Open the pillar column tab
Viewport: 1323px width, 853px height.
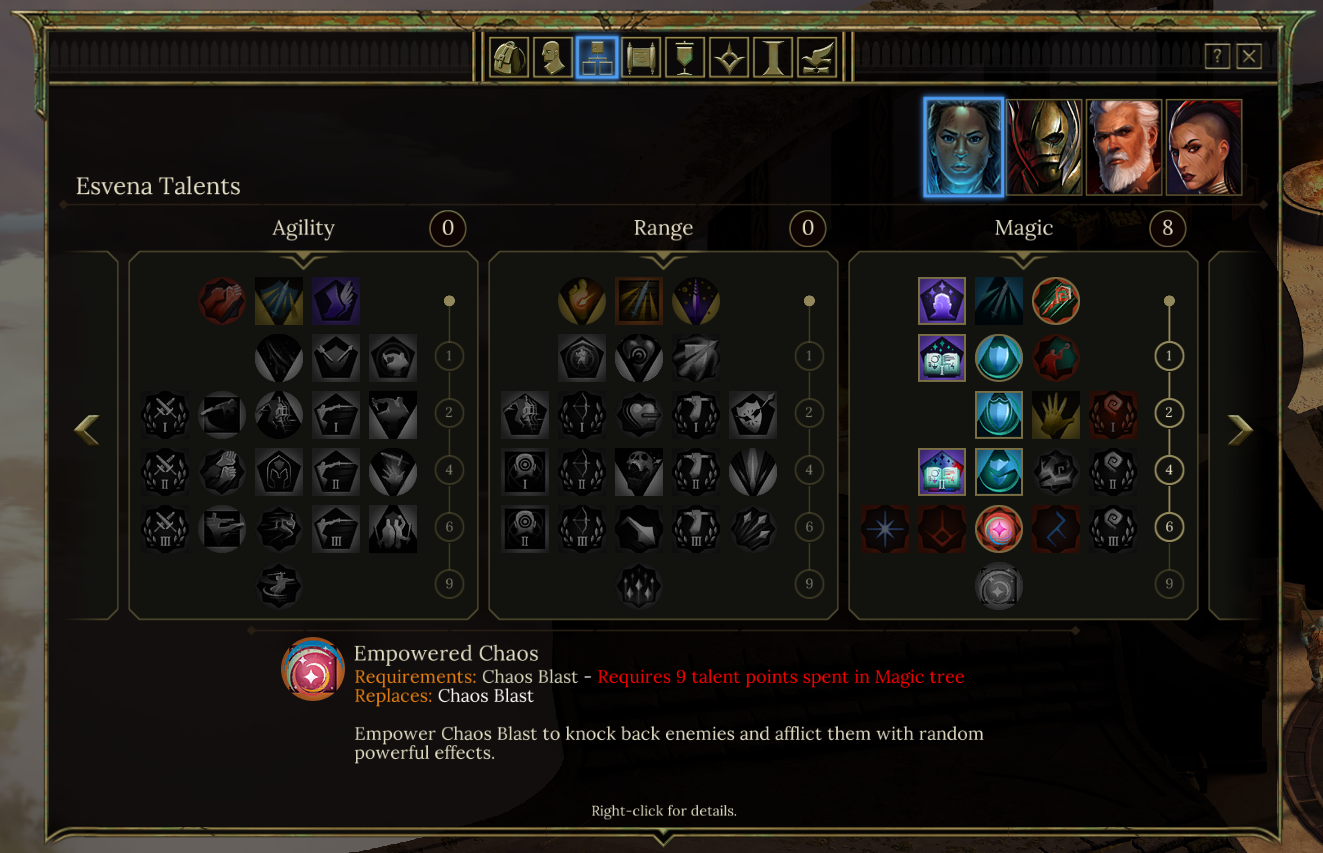(x=773, y=57)
